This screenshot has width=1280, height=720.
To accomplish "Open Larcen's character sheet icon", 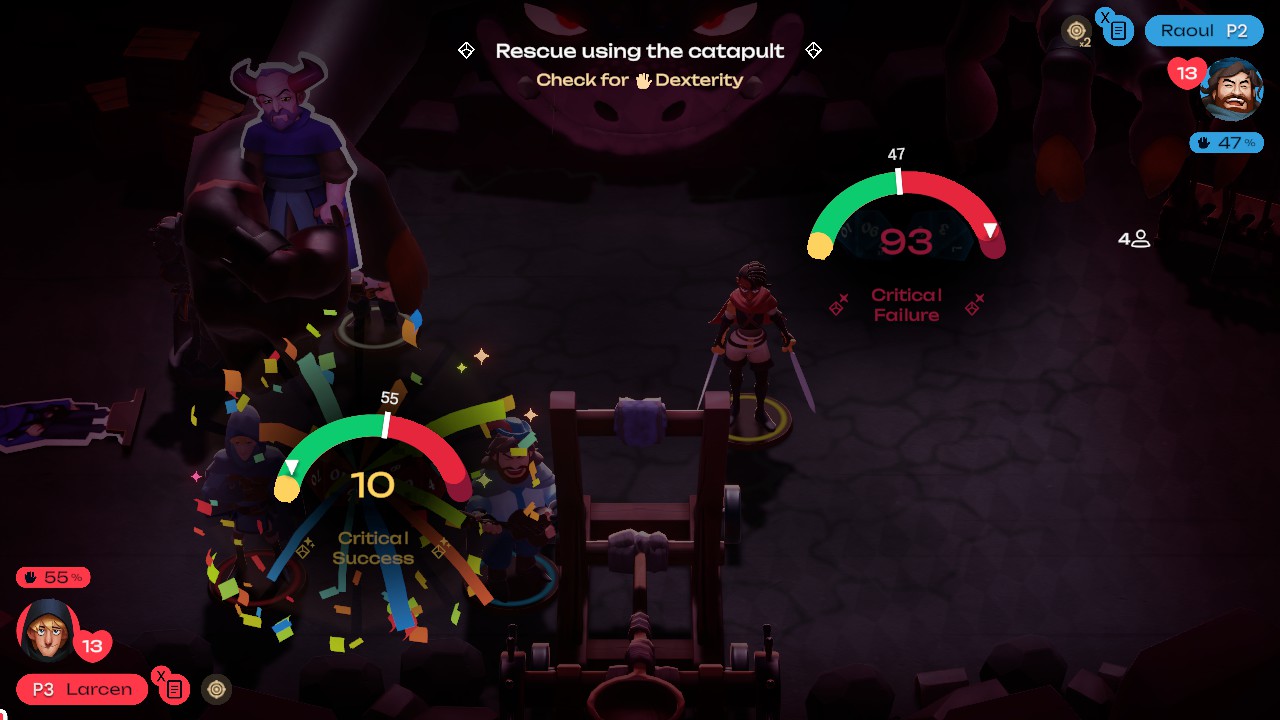I will [173, 689].
